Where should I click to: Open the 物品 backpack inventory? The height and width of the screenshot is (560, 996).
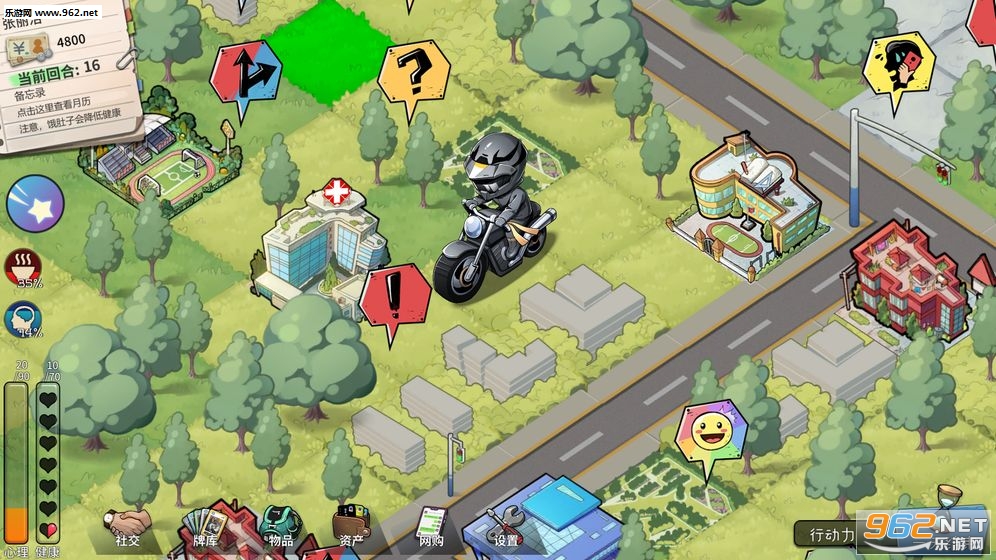pyautogui.click(x=280, y=527)
